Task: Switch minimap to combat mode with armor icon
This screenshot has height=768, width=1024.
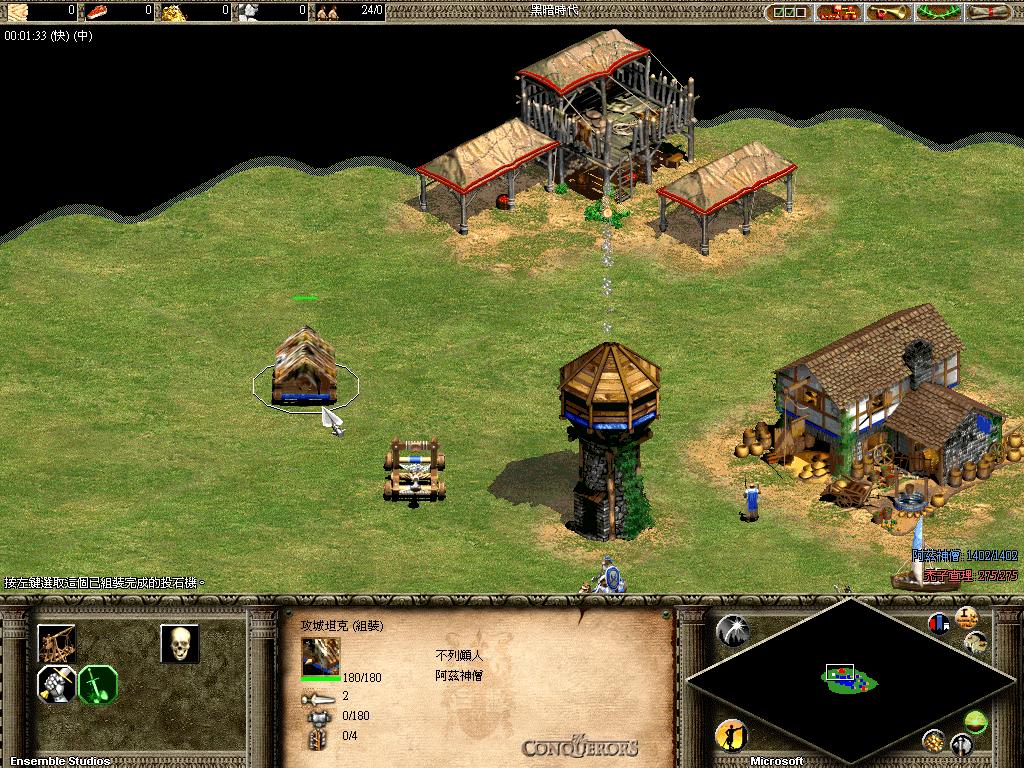Action: [961, 745]
